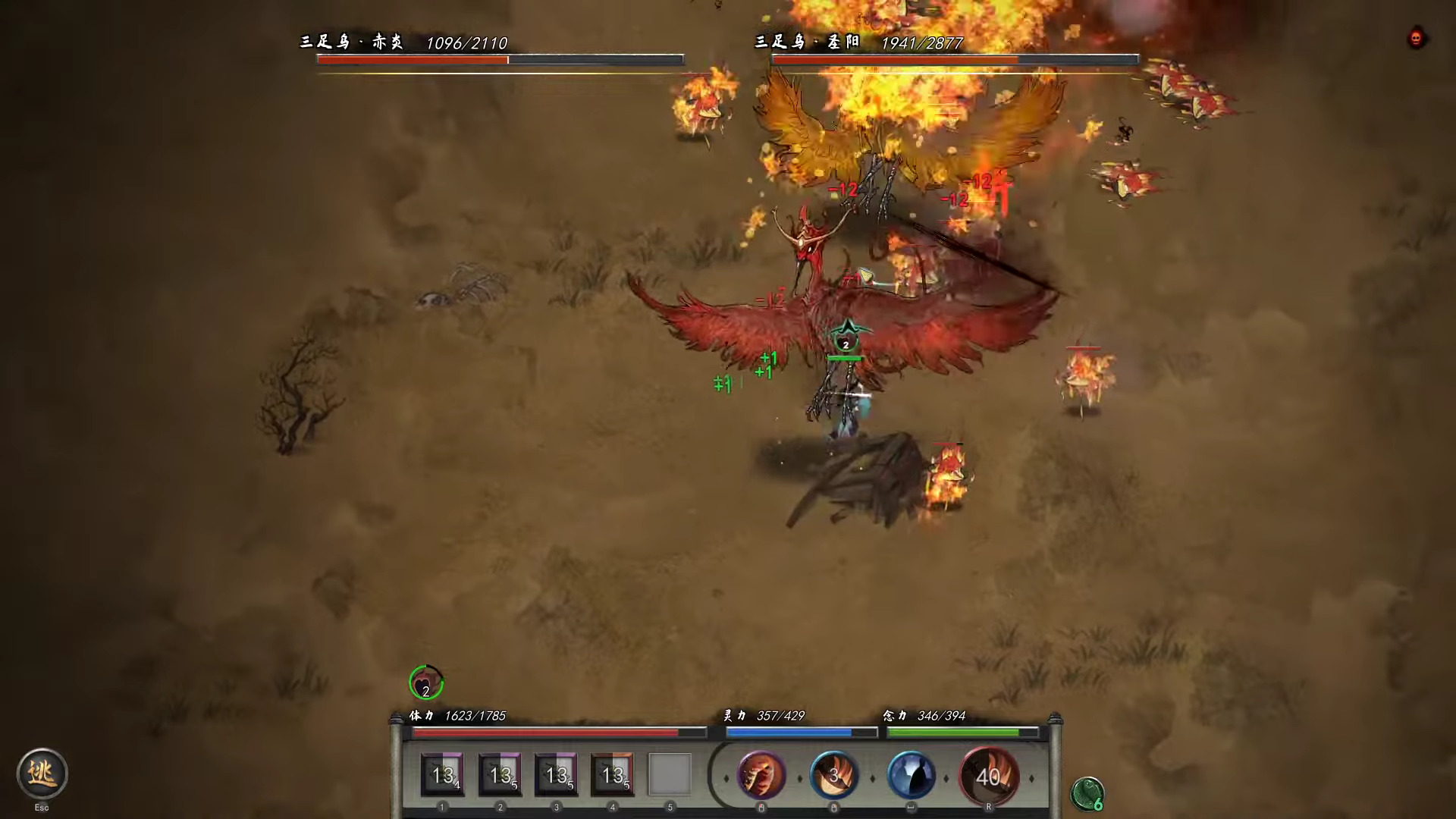Trigger the red ultimate skill bound to R

click(990, 776)
